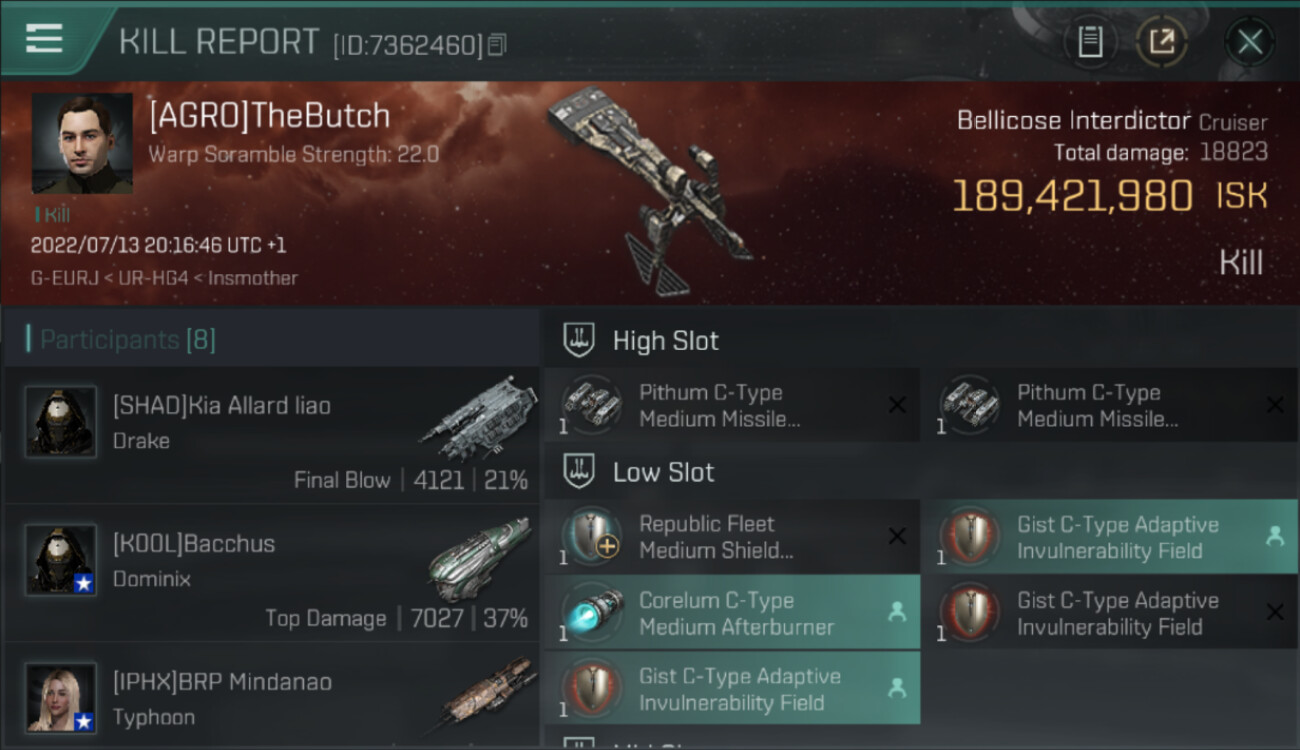1300x750 pixels.
Task: Select participant Kia Allard liao
Action: [x=271, y=436]
